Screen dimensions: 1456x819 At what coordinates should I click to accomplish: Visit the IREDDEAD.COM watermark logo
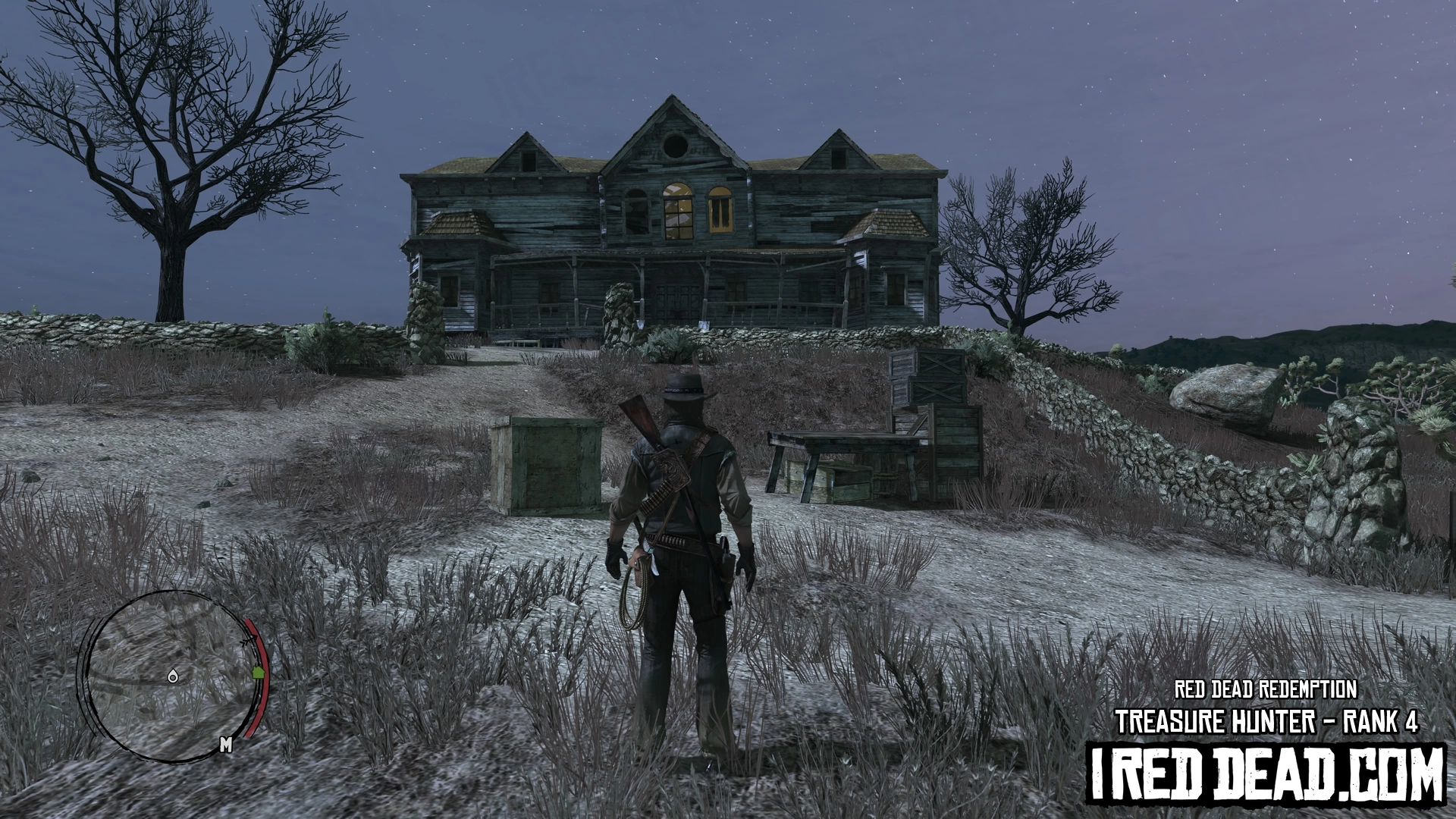[x=1266, y=773]
